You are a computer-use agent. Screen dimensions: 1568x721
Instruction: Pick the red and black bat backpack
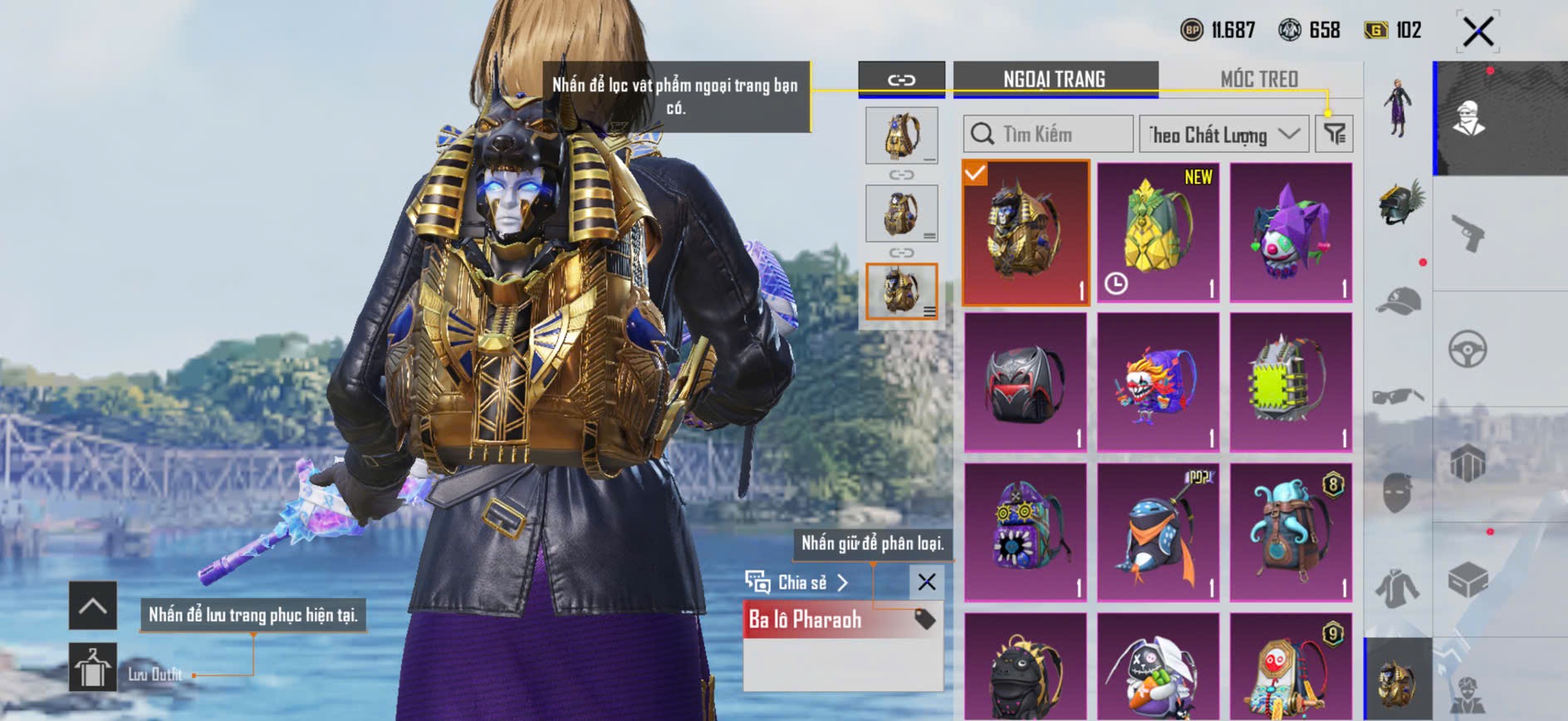(1026, 382)
